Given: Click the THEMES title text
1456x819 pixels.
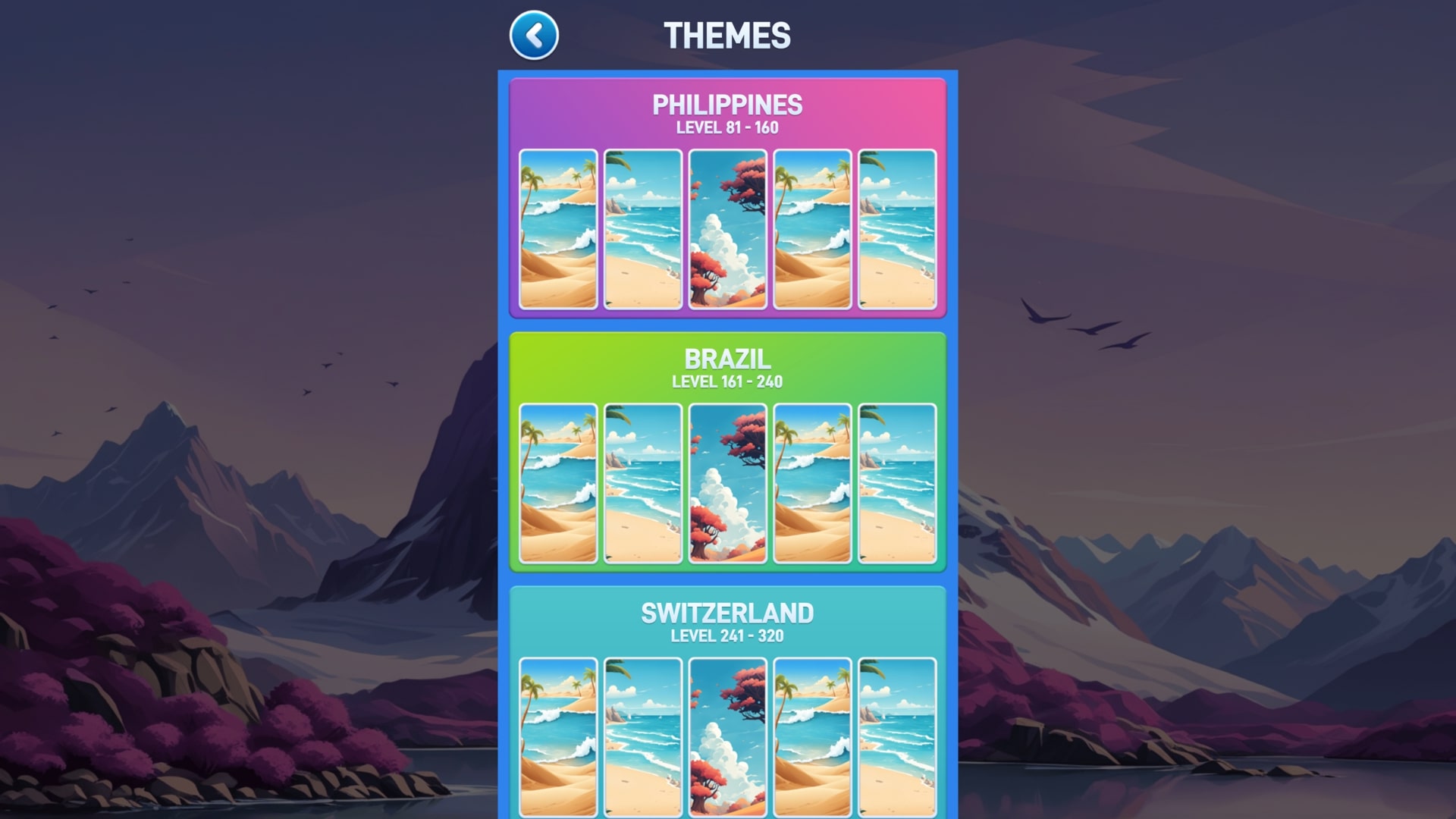Looking at the screenshot, I should 726,35.
